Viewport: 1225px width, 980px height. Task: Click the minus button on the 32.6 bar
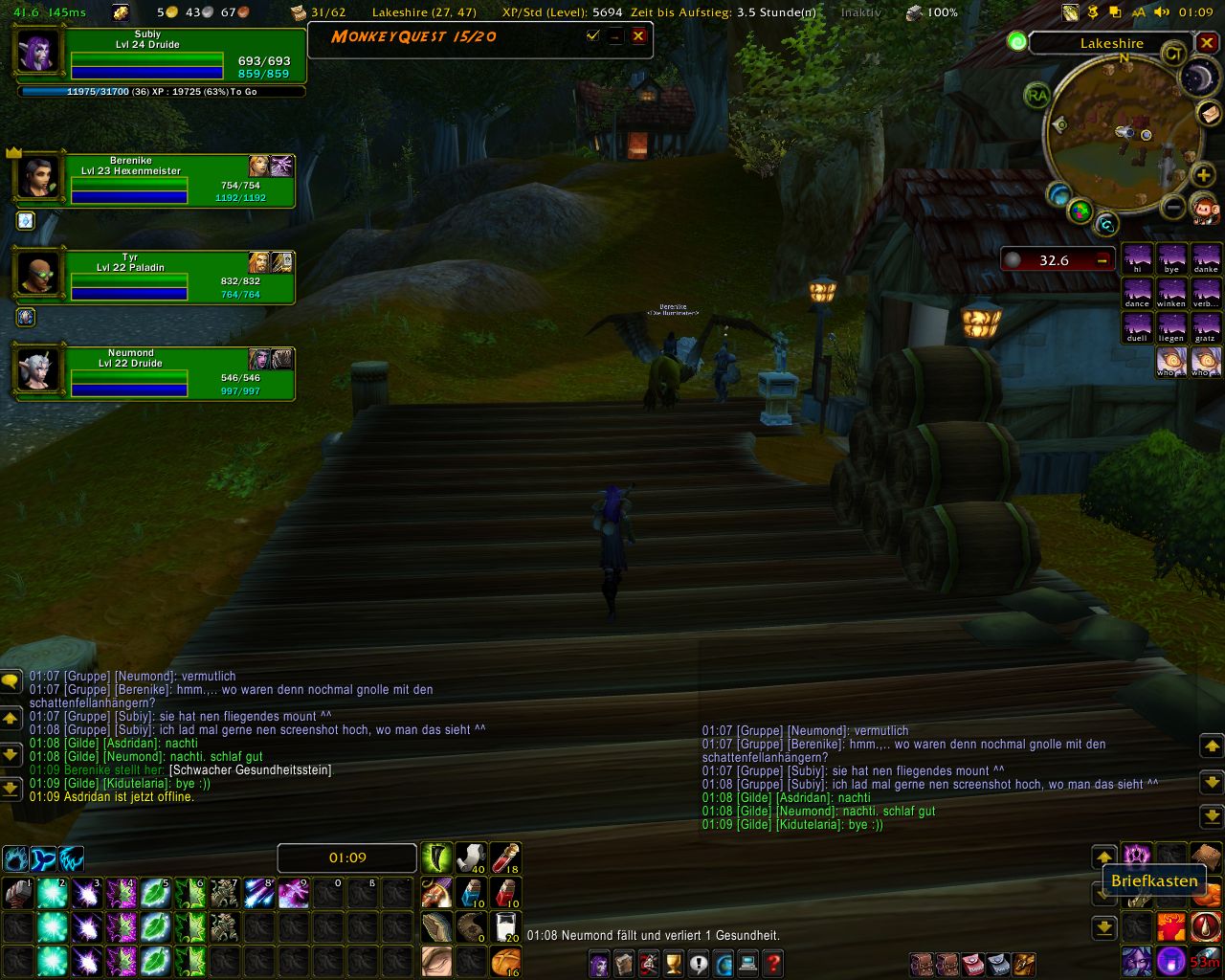tap(1102, 259)
